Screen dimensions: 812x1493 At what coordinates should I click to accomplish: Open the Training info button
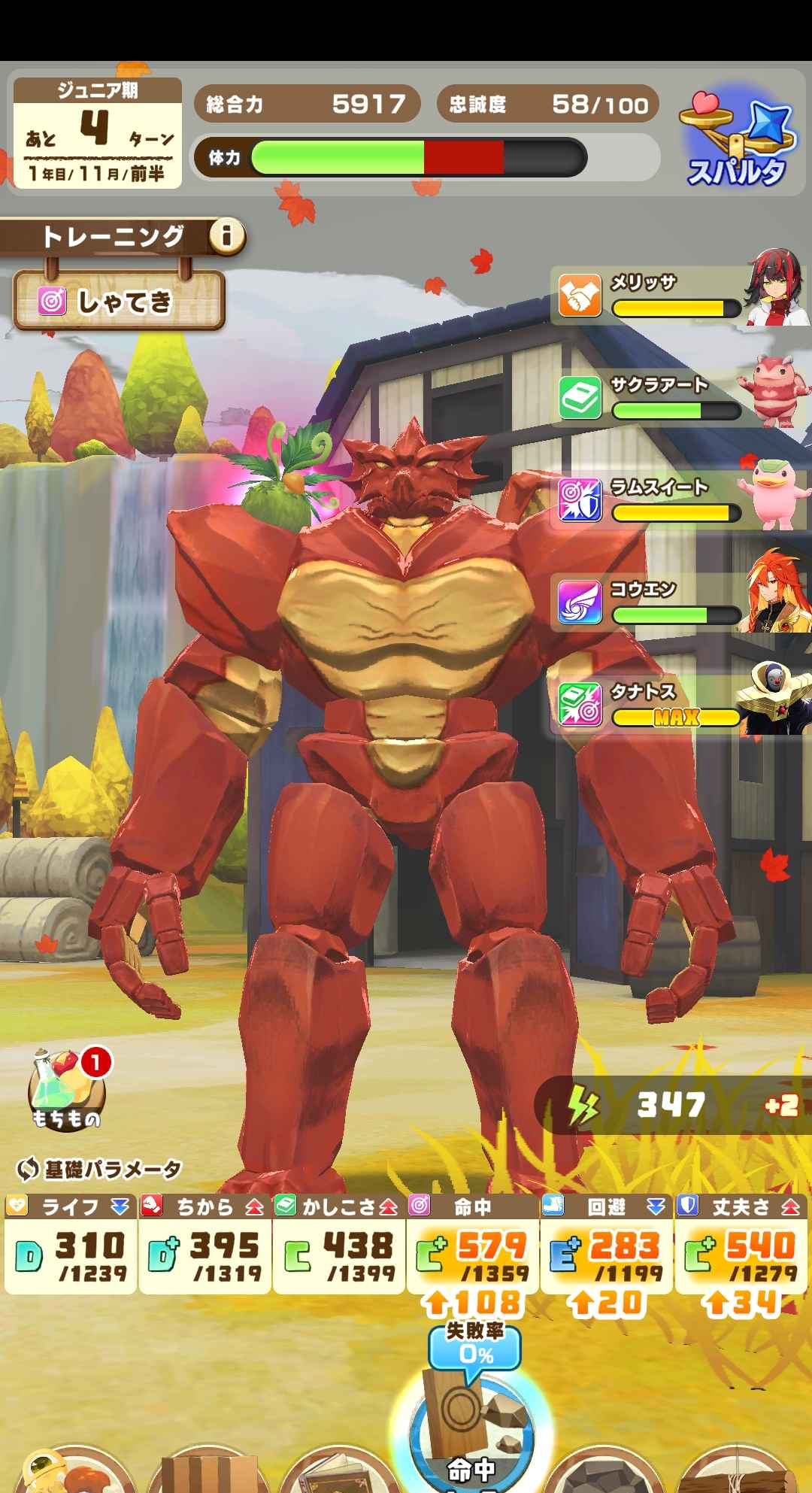pyautogui.click(x=226, y=237)
